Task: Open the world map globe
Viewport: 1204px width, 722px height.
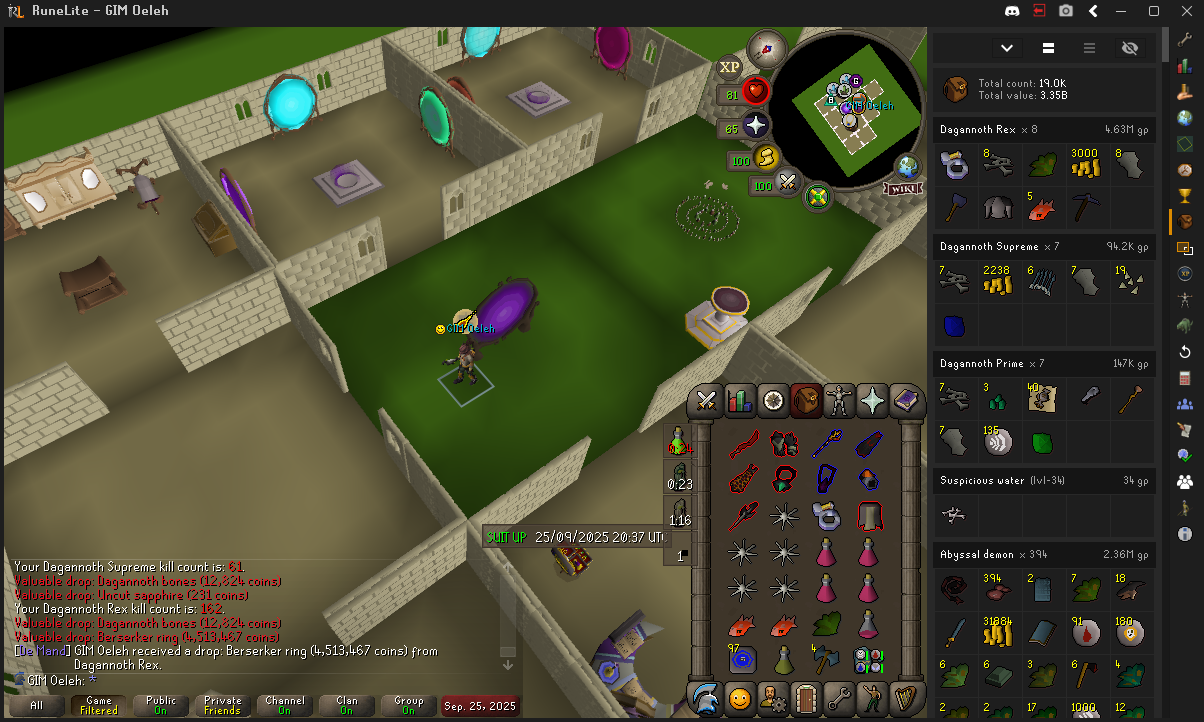Action: click(x=908, y=166)
